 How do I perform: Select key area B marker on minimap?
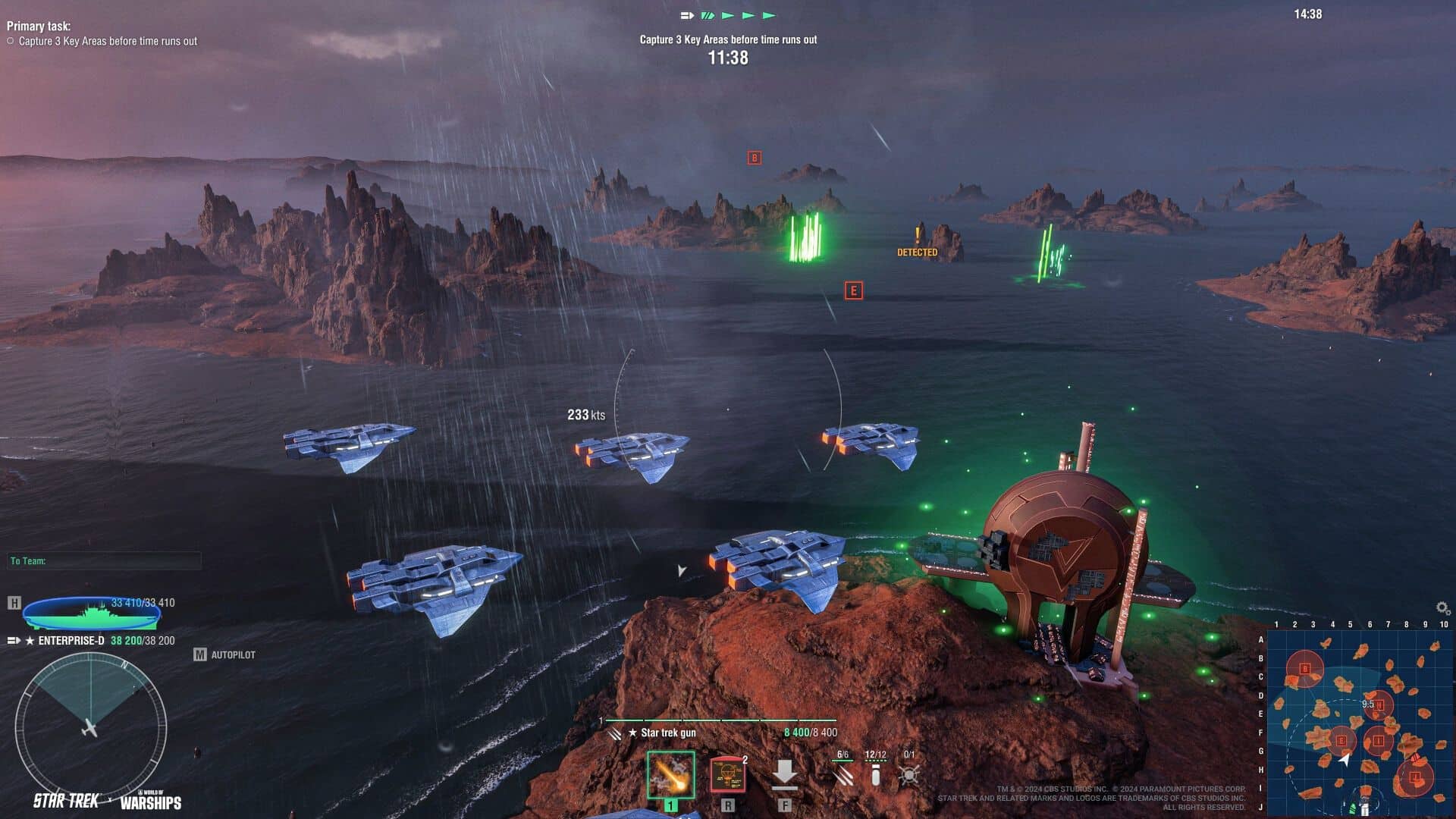click(x=1305, y=669)
